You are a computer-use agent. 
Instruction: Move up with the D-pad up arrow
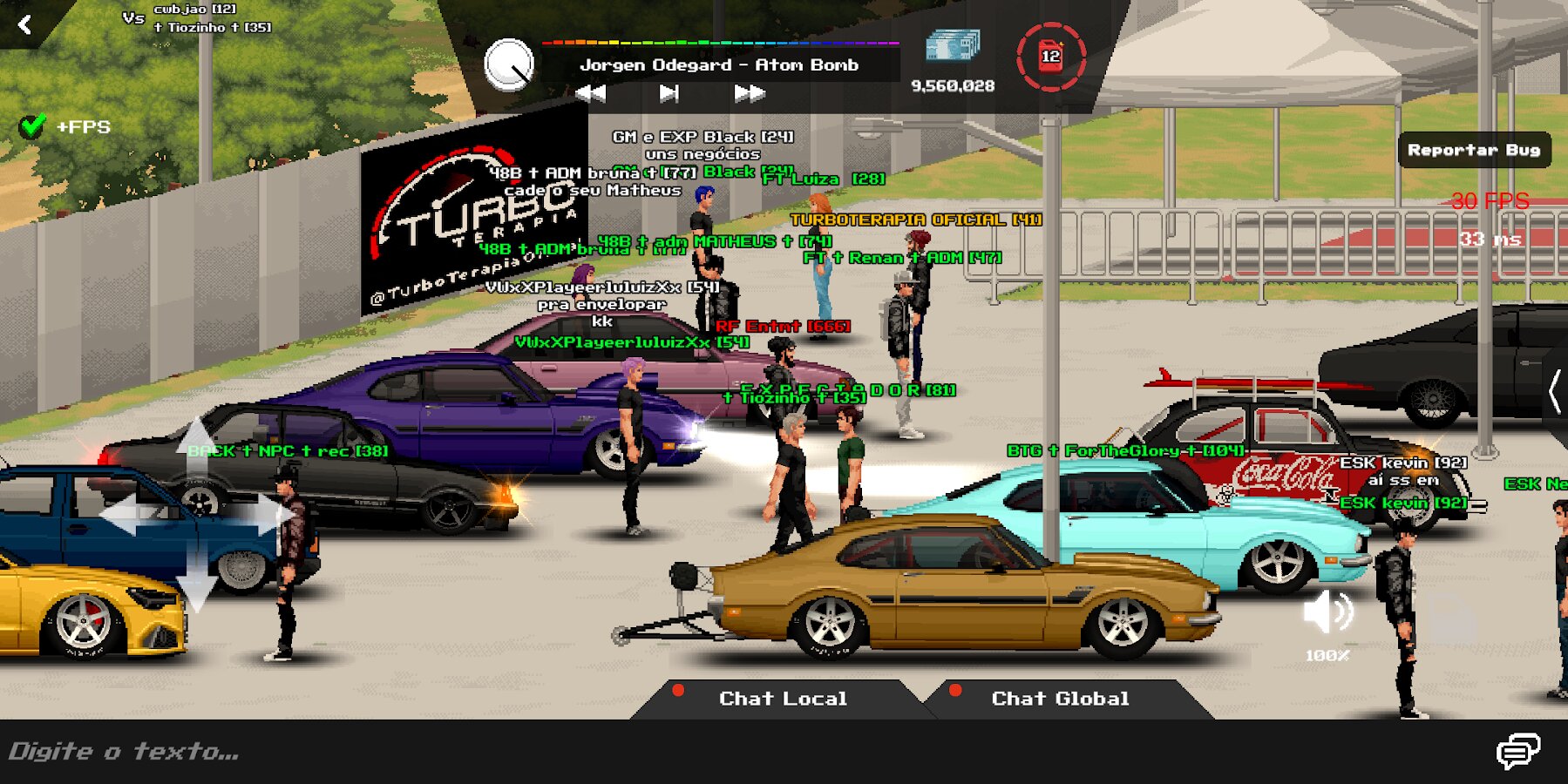click(x=197, y=440)
